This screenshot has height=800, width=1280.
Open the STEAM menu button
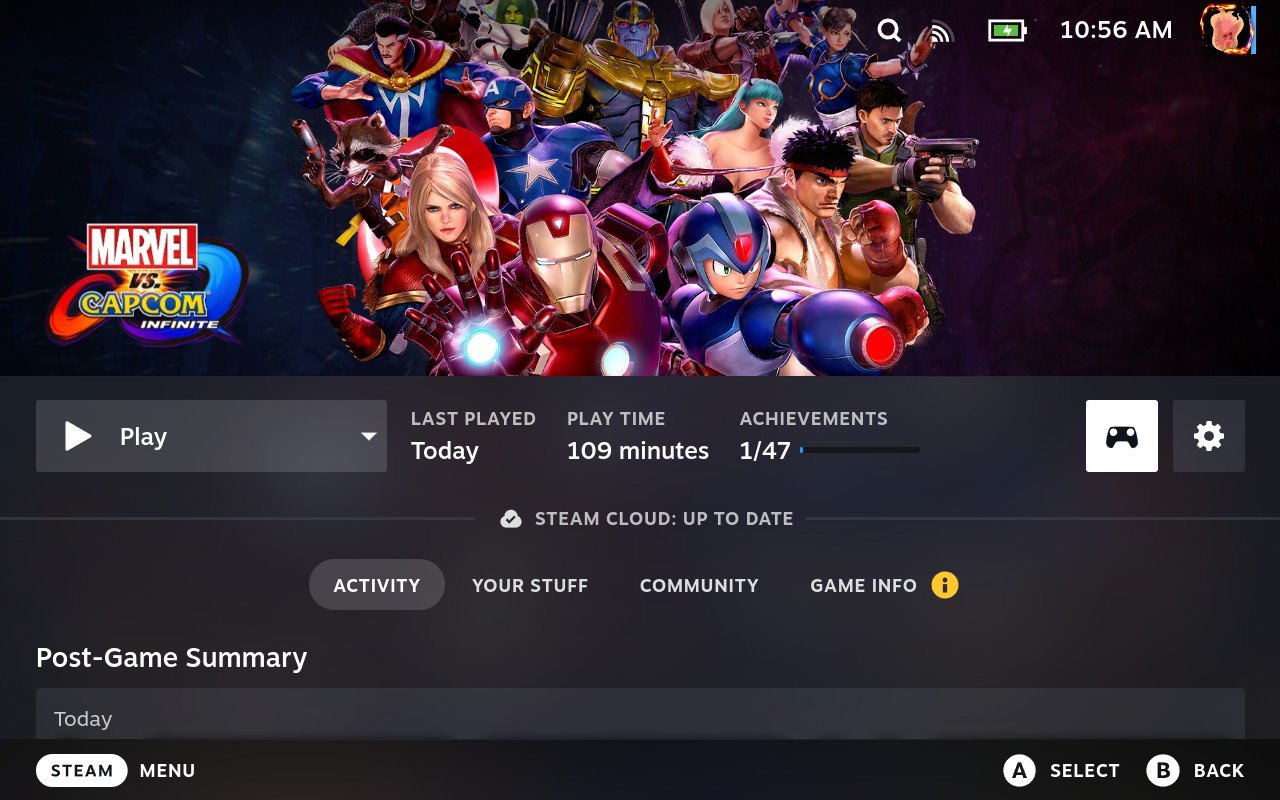point(81,770)
